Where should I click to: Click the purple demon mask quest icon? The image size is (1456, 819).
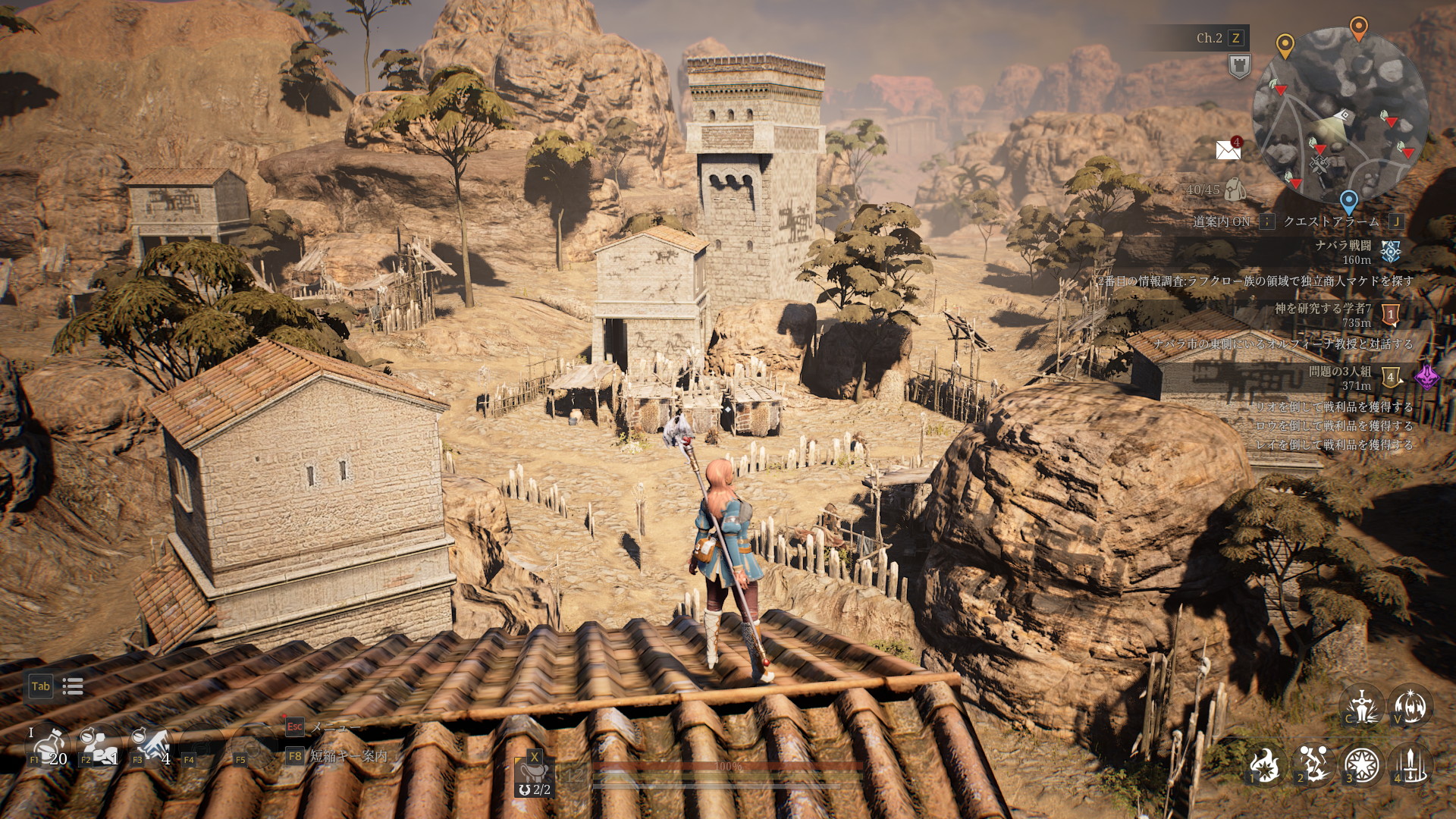[1426, 377]
